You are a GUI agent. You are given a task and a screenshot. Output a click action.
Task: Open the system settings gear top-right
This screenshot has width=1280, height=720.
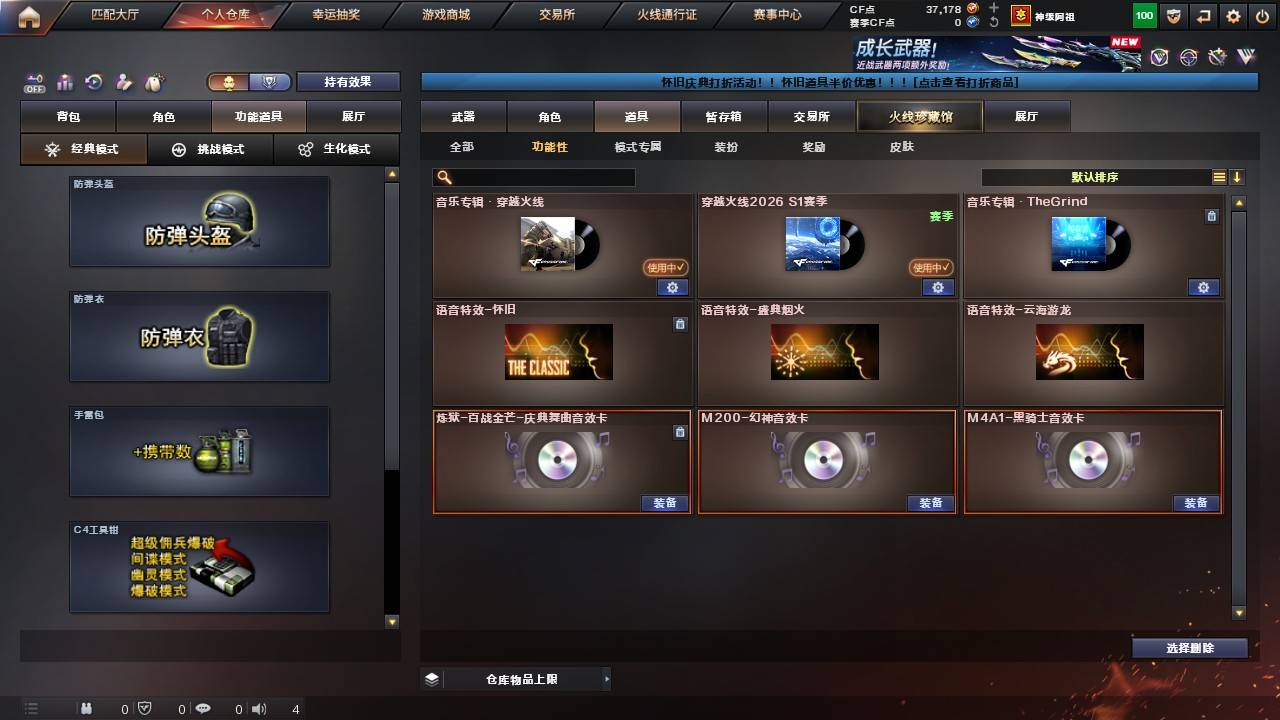coord(1232,15)
